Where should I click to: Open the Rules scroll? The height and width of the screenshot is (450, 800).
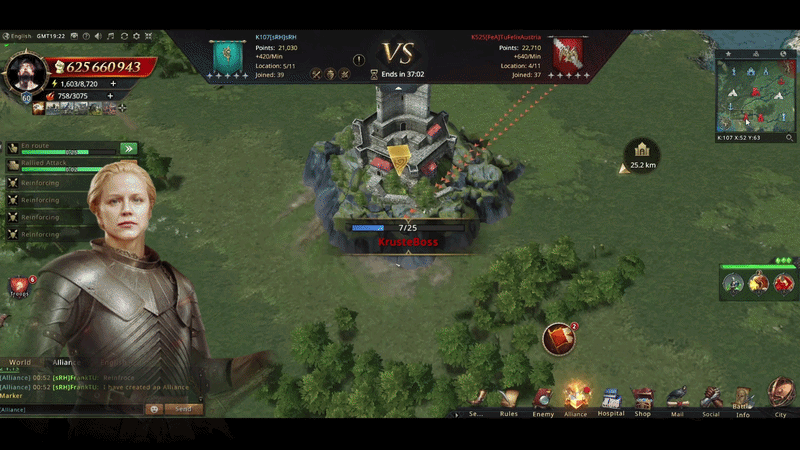click(509, 398)
